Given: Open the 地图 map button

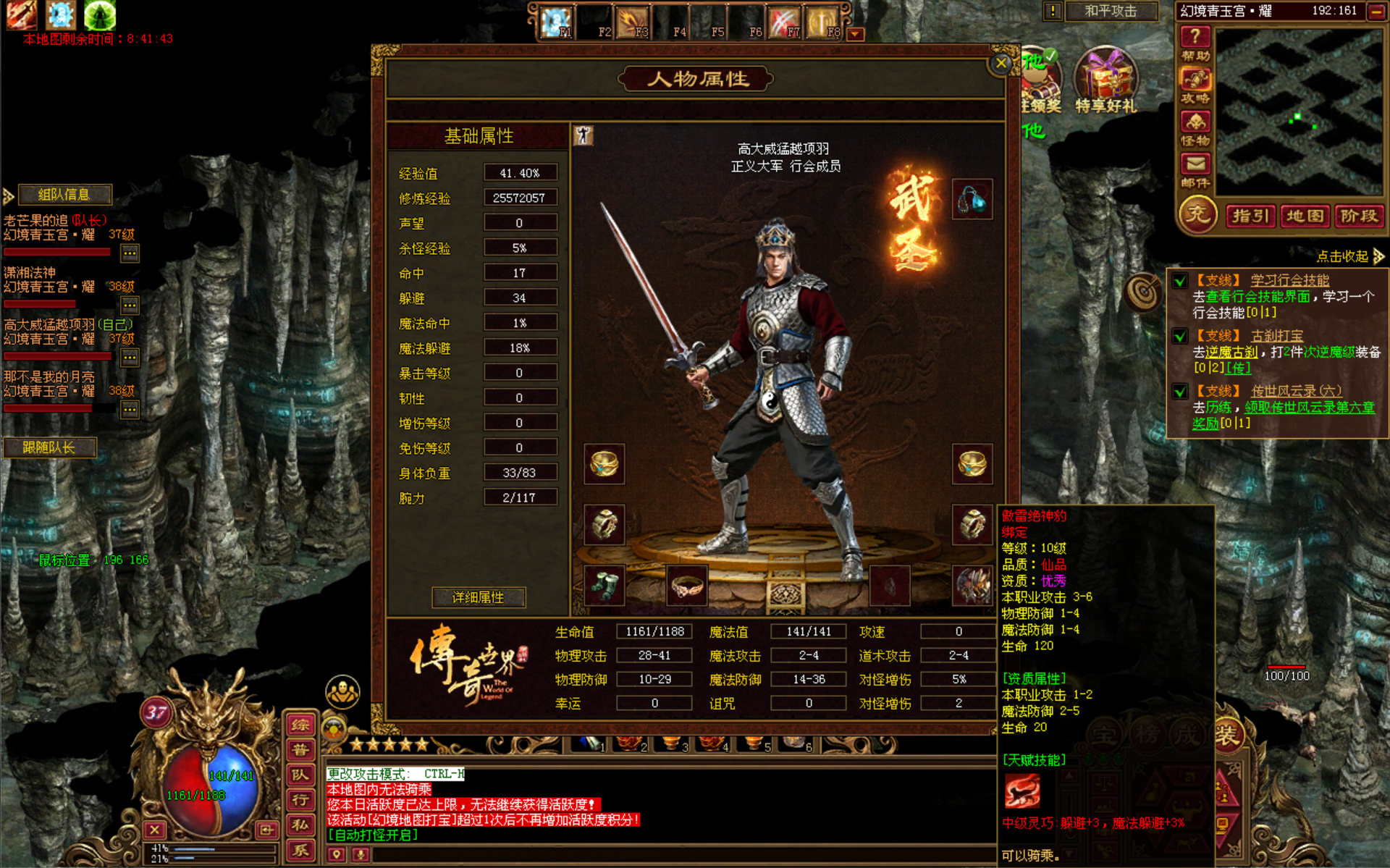Looking at the screenshot, I should (x=1305, y=216).
